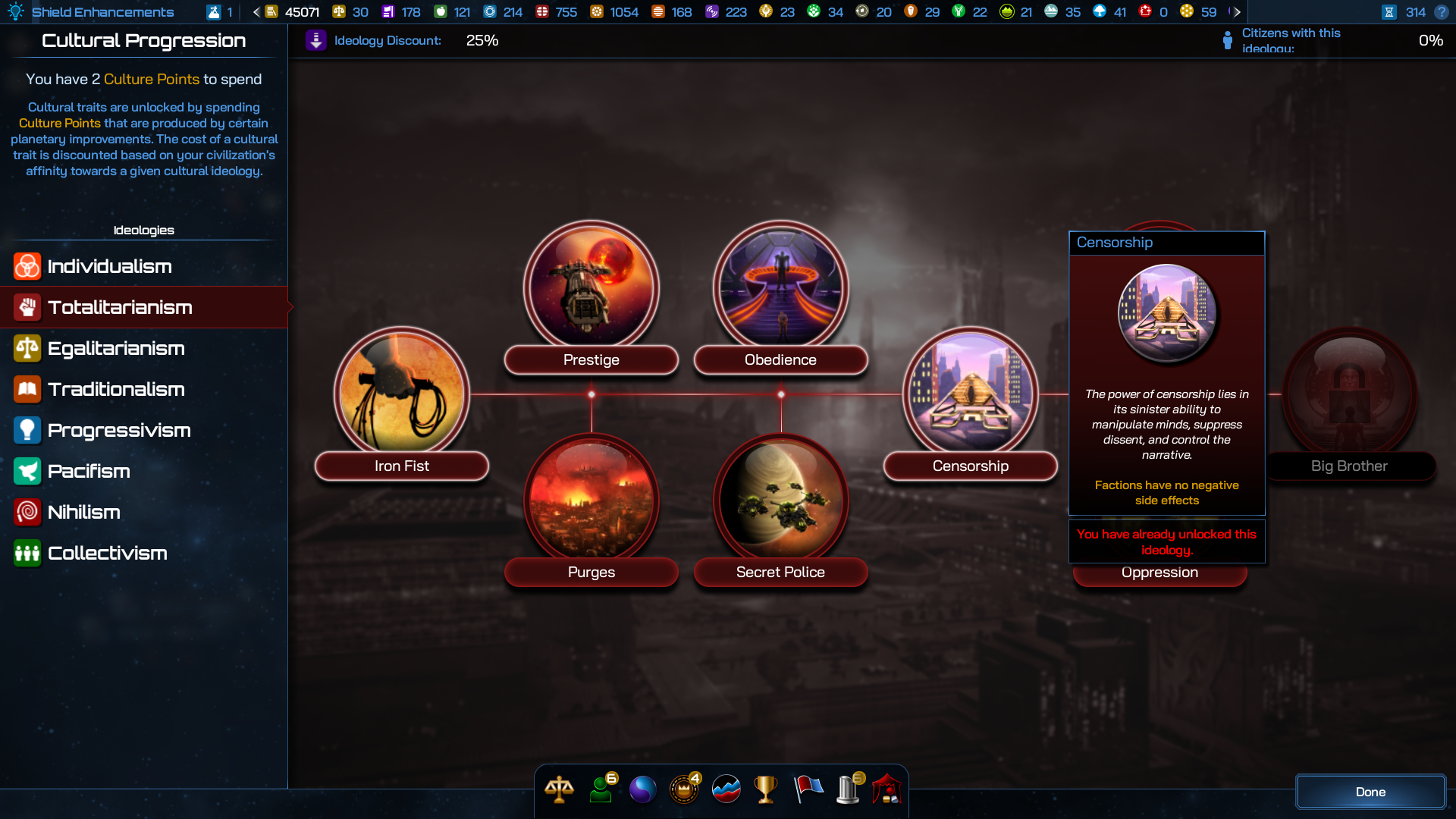1456x819 pixels.
Task: Click the Censorship trait node
Action: tap(970, 394)
